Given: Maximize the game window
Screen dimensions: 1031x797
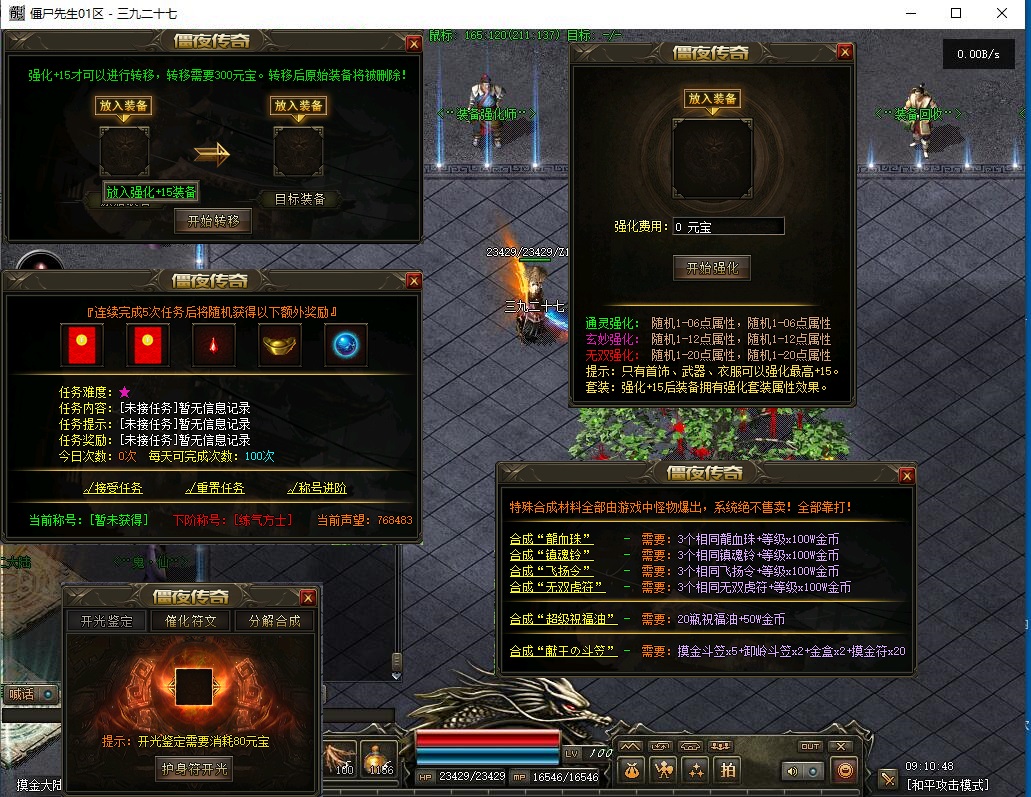Looking at the screenshot, I should tap(956, 14).
